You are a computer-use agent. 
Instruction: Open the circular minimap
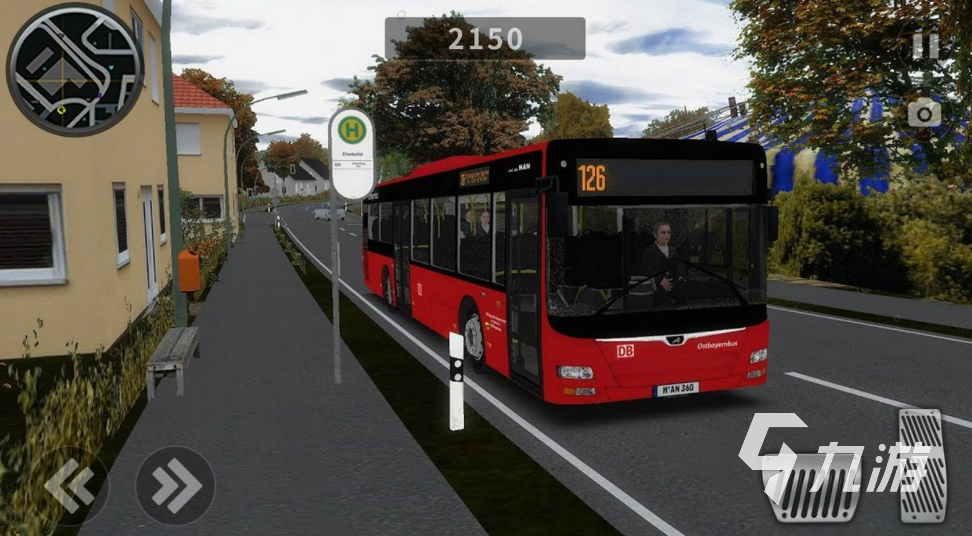pos(74,69)
